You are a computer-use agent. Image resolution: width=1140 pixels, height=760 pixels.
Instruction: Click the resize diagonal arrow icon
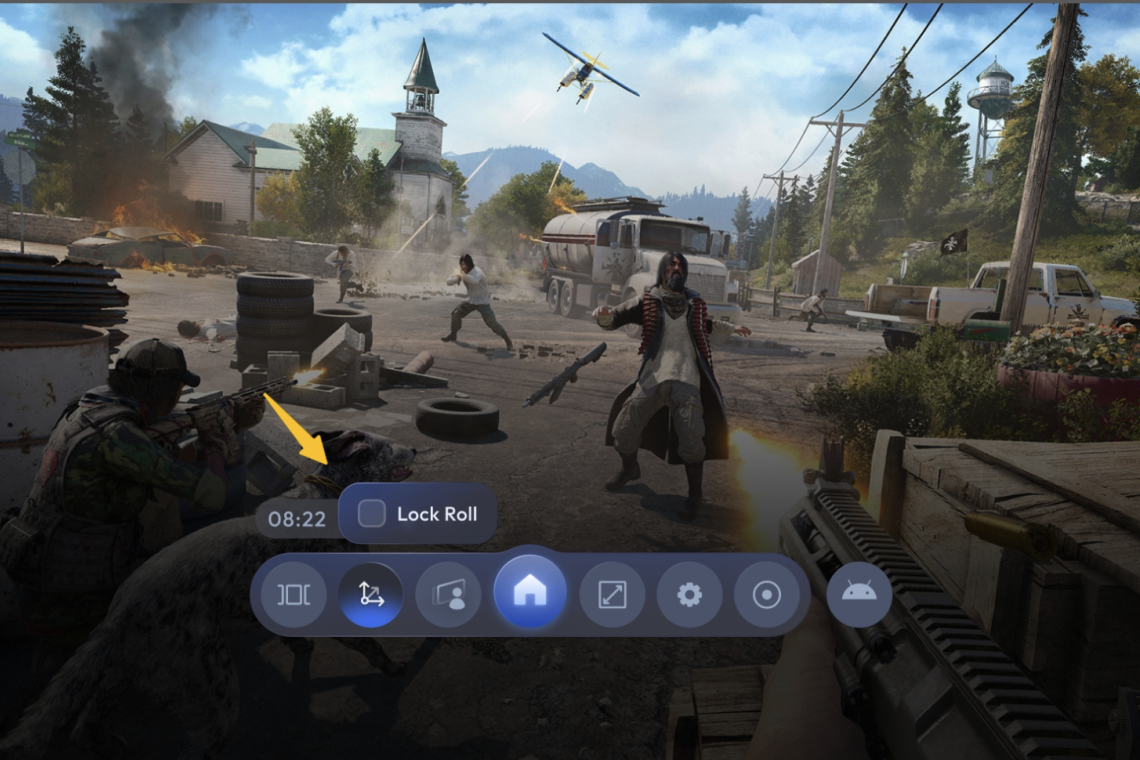[611, 595]
